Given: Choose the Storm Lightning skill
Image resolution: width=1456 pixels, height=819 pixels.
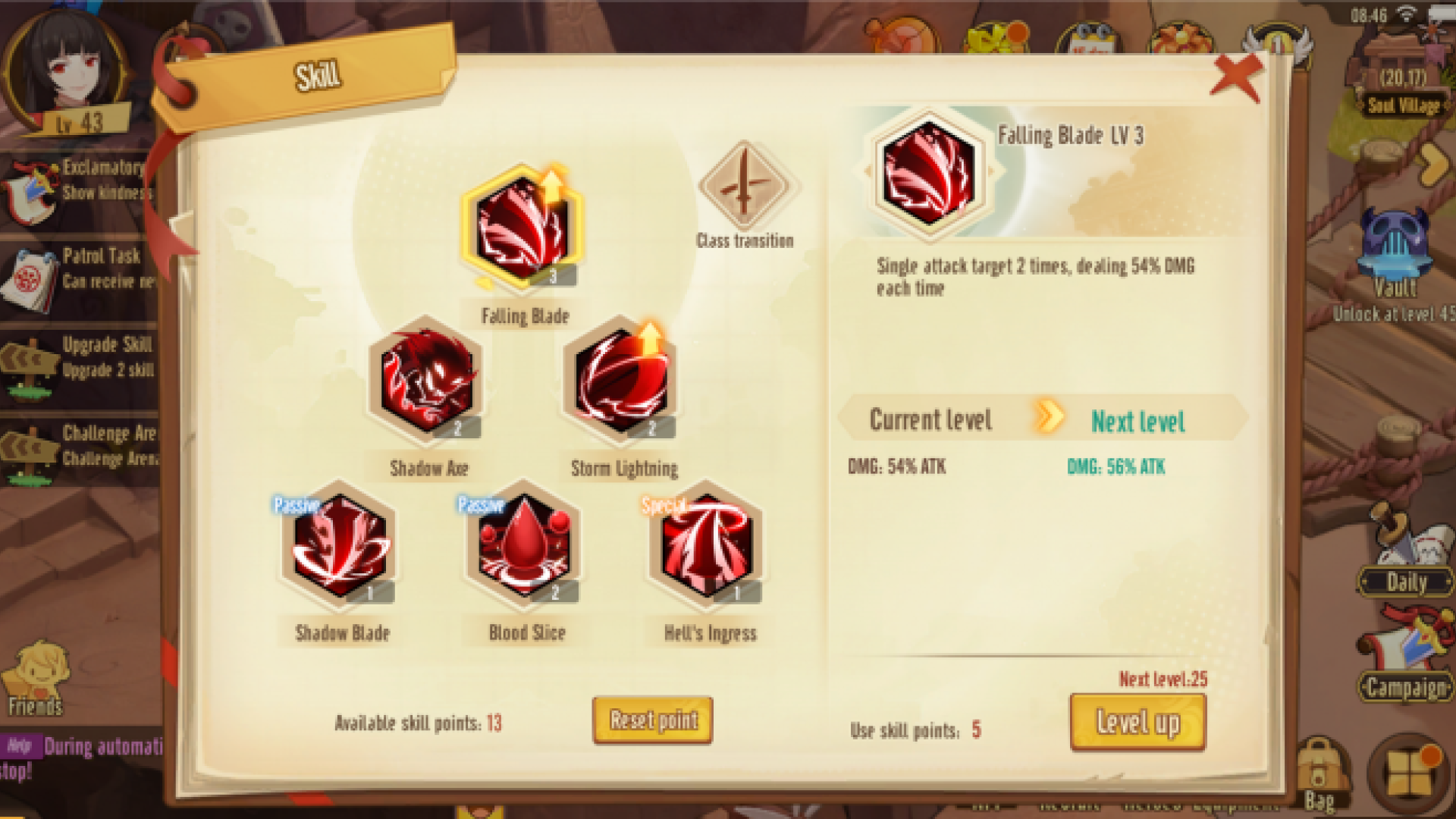Looking at the screenshot, I should pyautogui.click(x=621, y=381).
